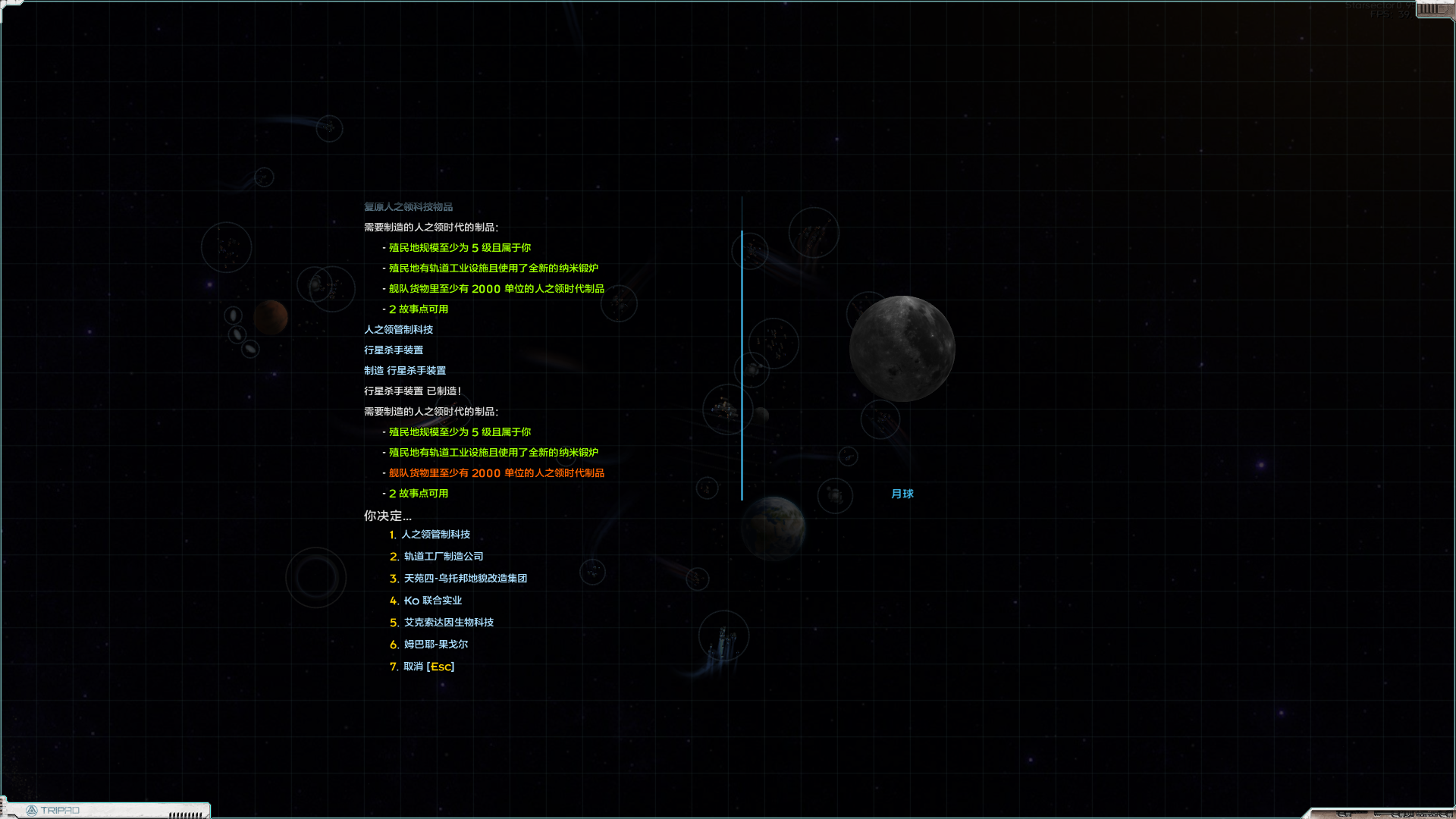The image size is (1456, 819).
Task: Click the Starsector version text top-right
Action: 1376,8
